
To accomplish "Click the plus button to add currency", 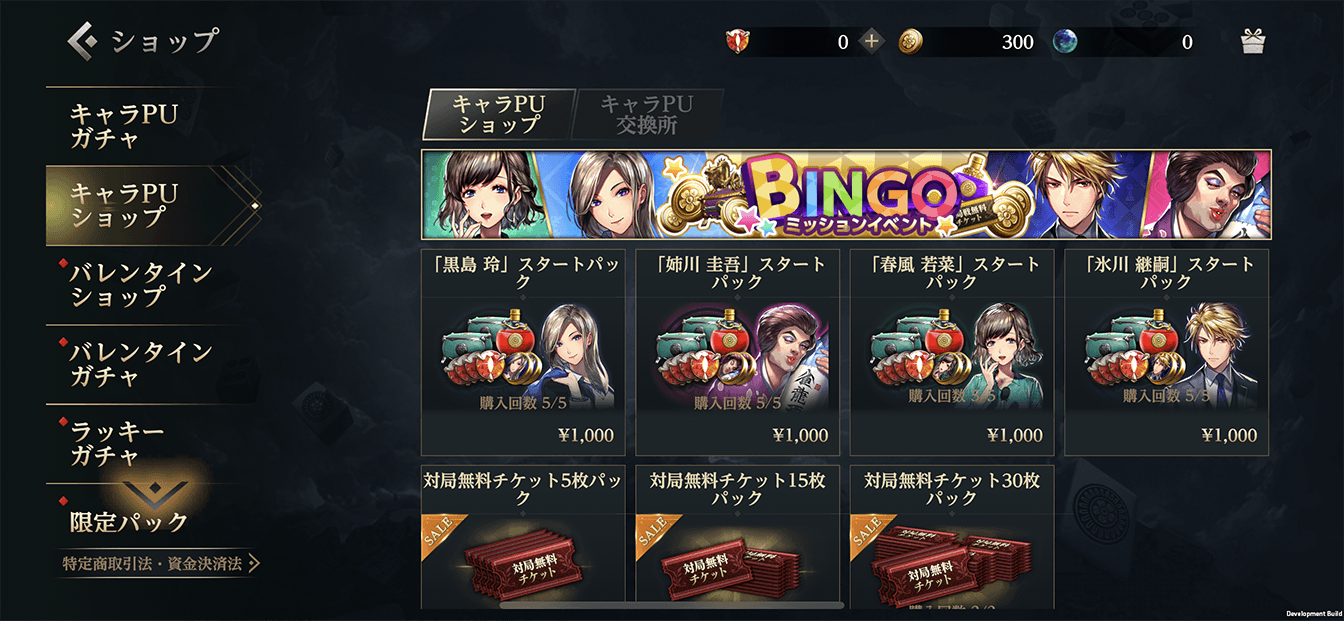I will coord(872,42).
